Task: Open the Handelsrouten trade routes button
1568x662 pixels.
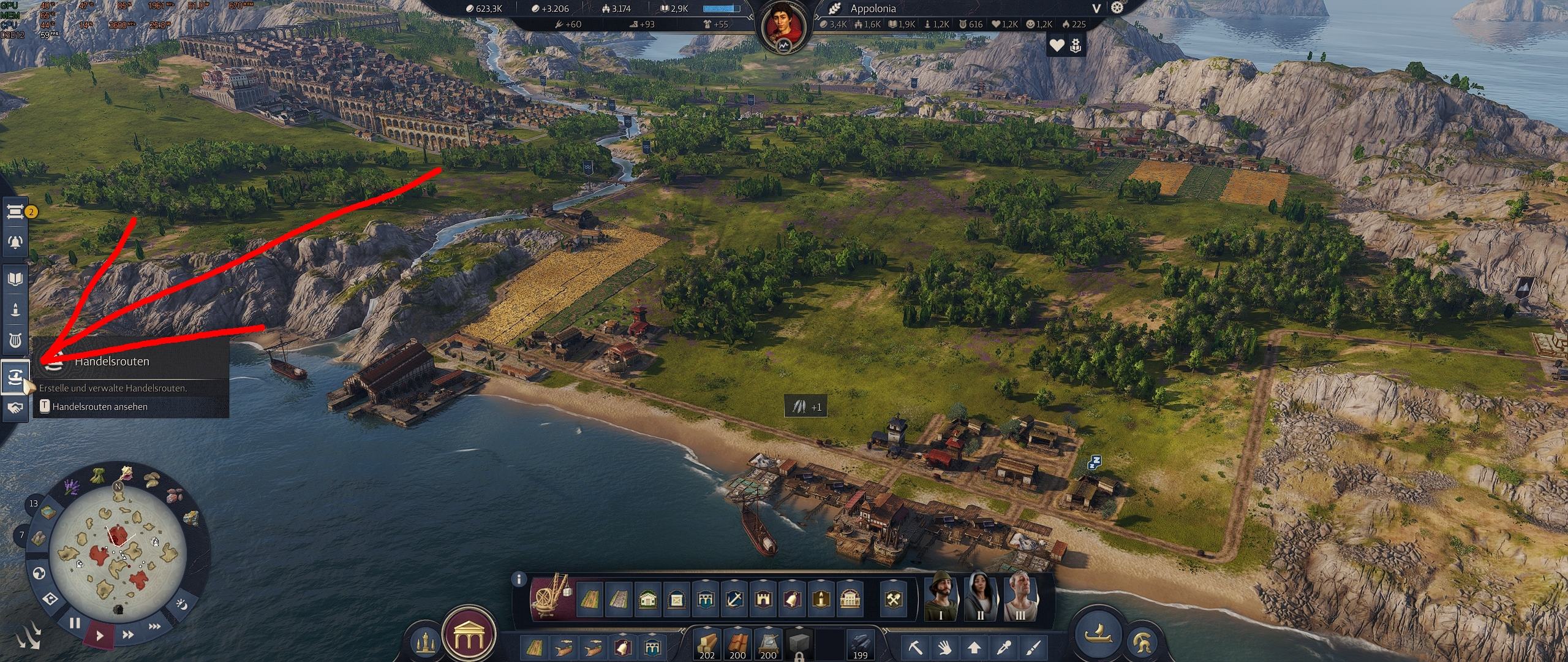Action: 15,376
